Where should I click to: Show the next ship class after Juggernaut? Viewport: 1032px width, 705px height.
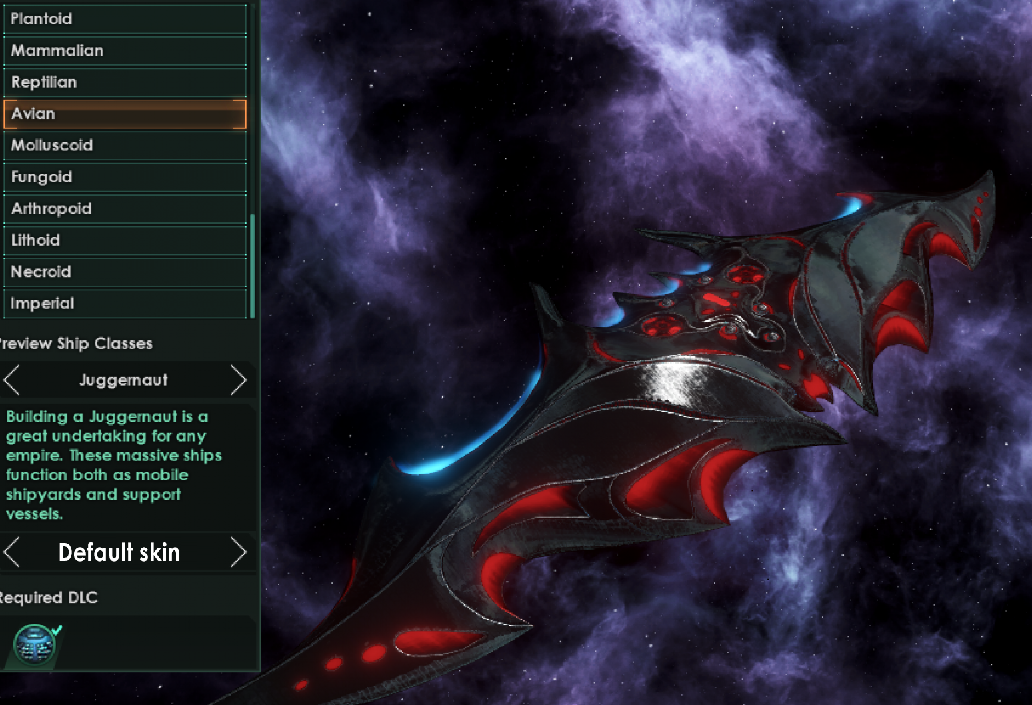[x=238, y=380]
